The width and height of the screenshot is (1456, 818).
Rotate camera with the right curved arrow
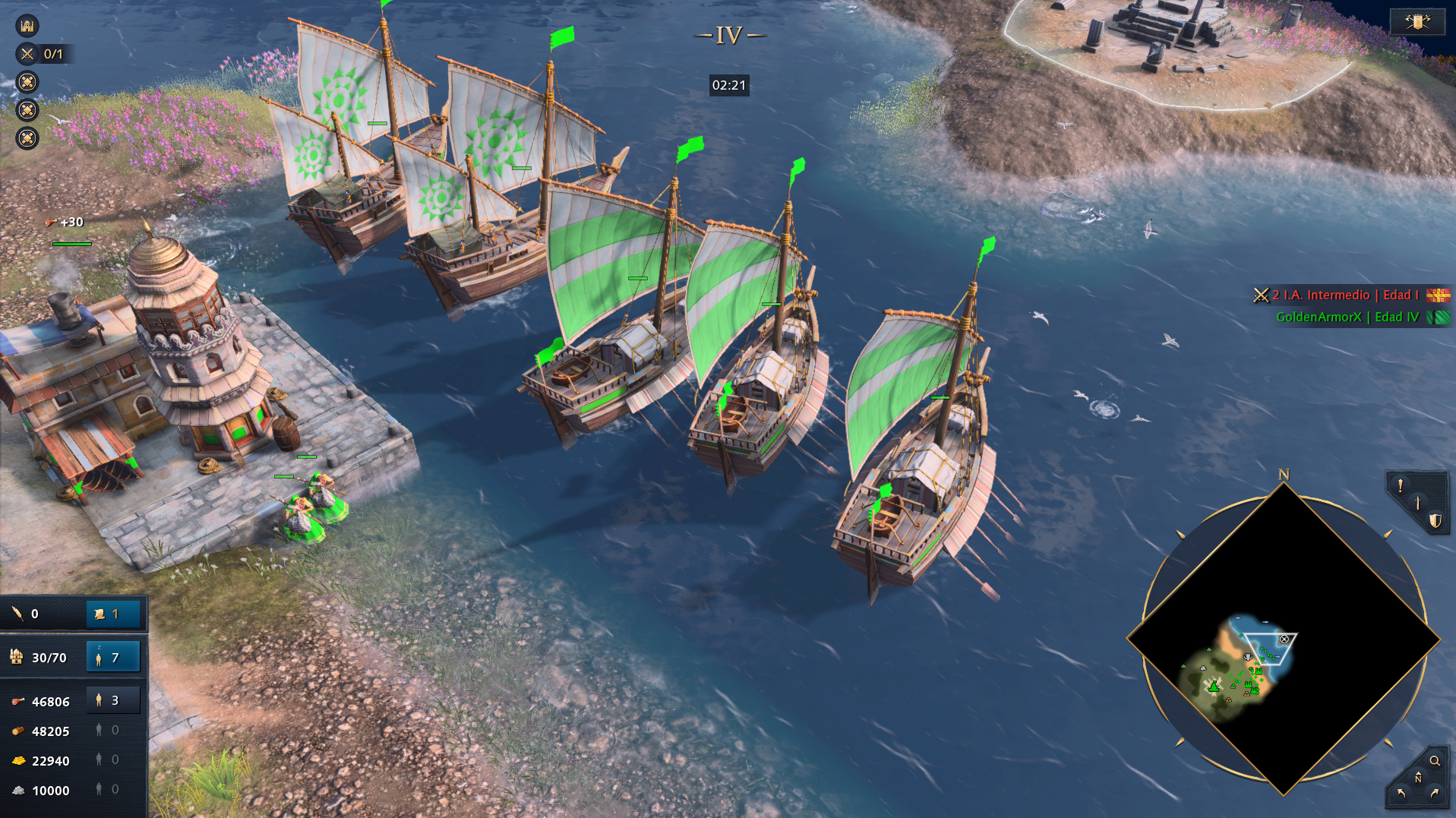pos(1435,794)
